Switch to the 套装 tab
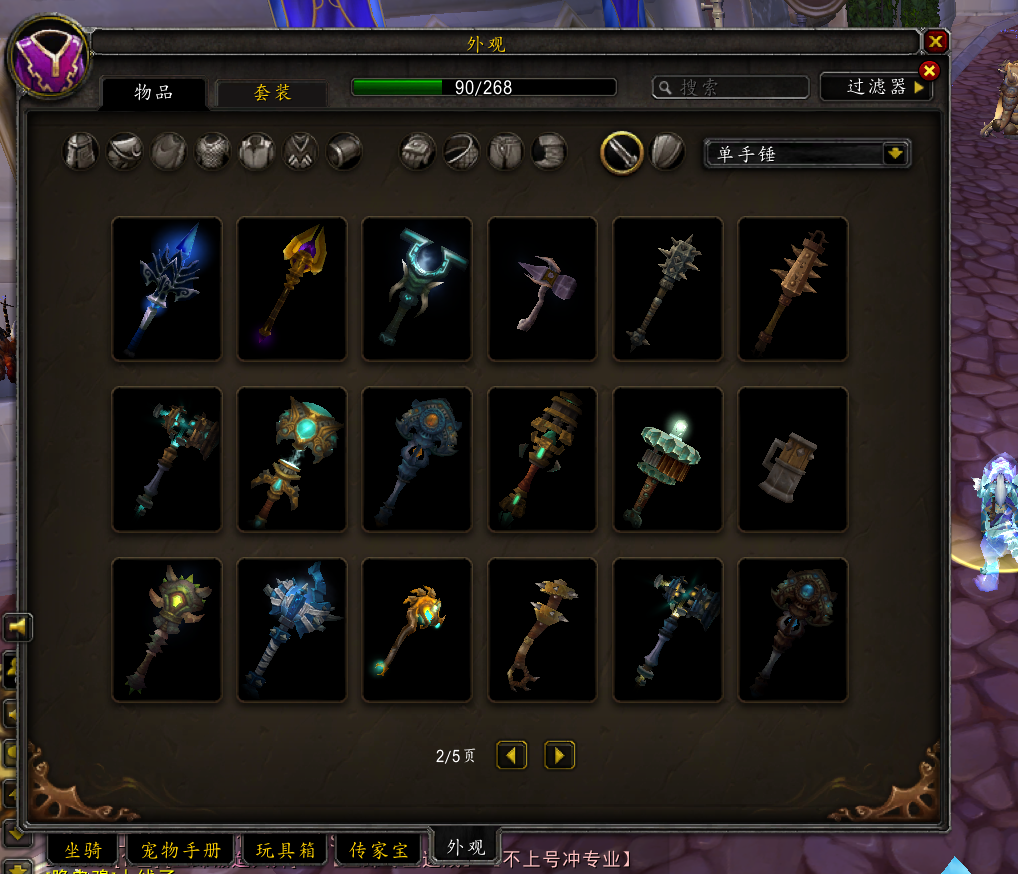This screenshot has height=874, width=1018. pyautogui.click(x=272, y=93)
